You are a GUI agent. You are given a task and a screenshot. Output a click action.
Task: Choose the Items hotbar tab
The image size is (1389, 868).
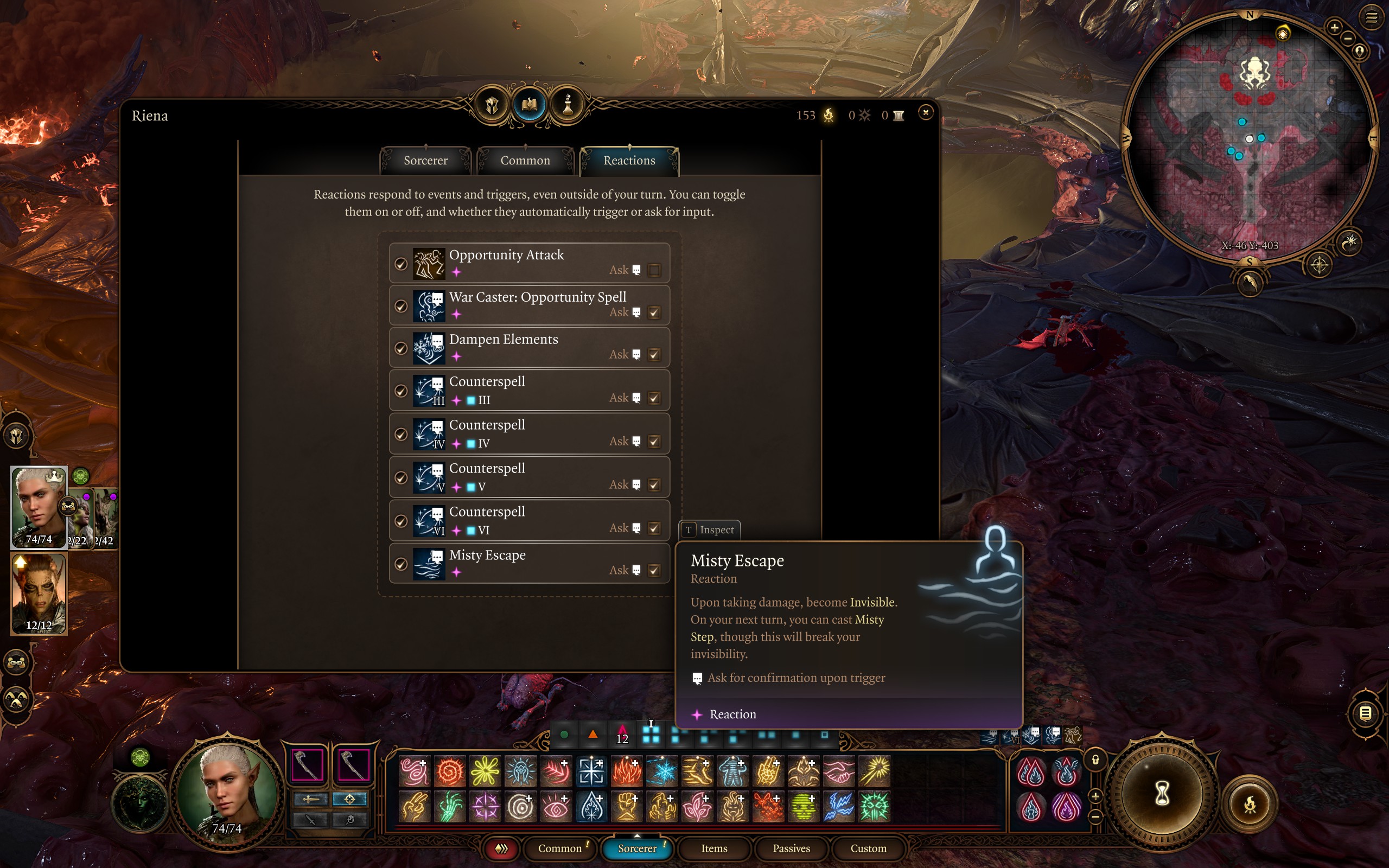tap(714, 848)
